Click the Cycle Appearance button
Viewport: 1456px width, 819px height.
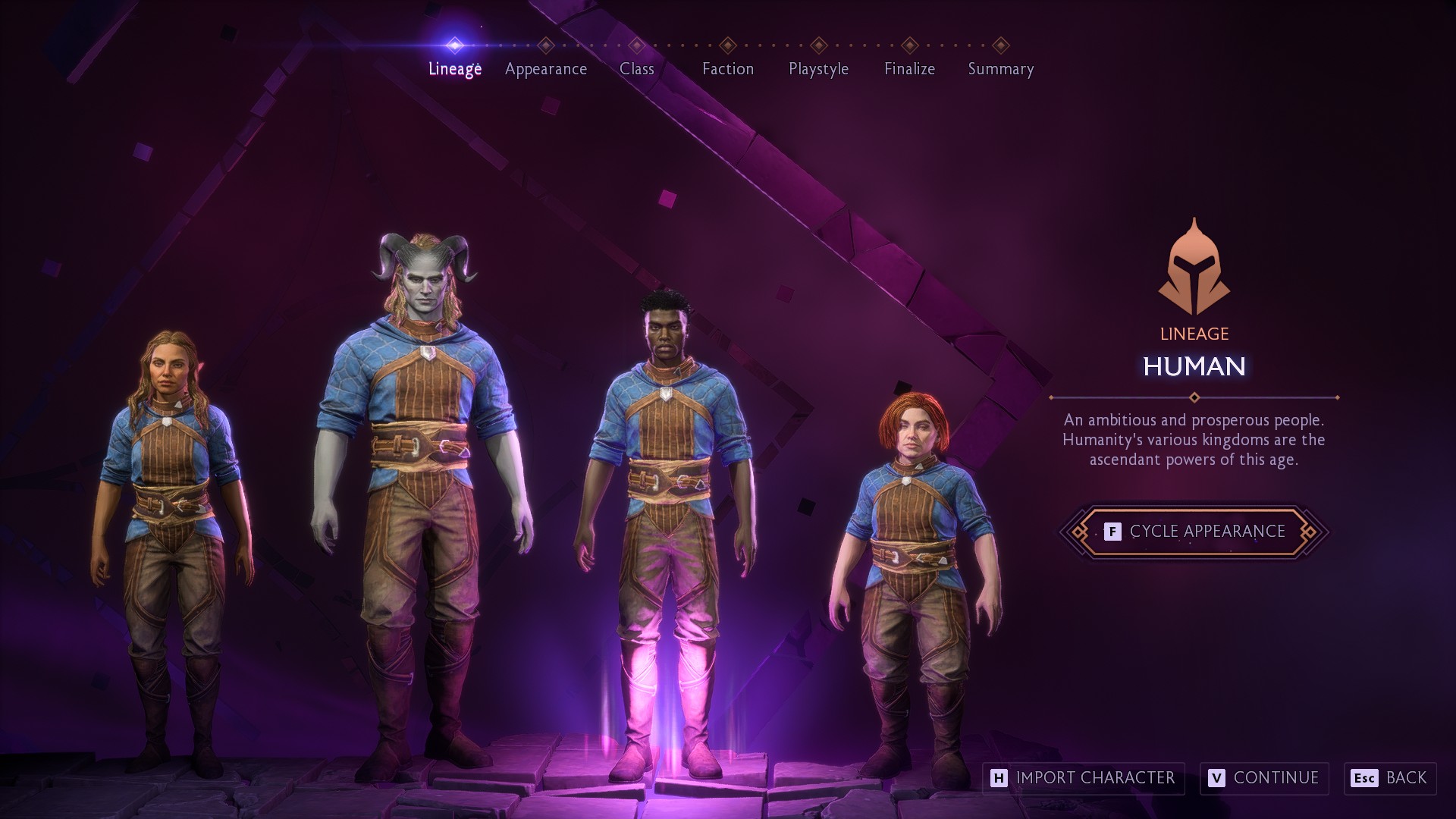(x=1194, y=532)
